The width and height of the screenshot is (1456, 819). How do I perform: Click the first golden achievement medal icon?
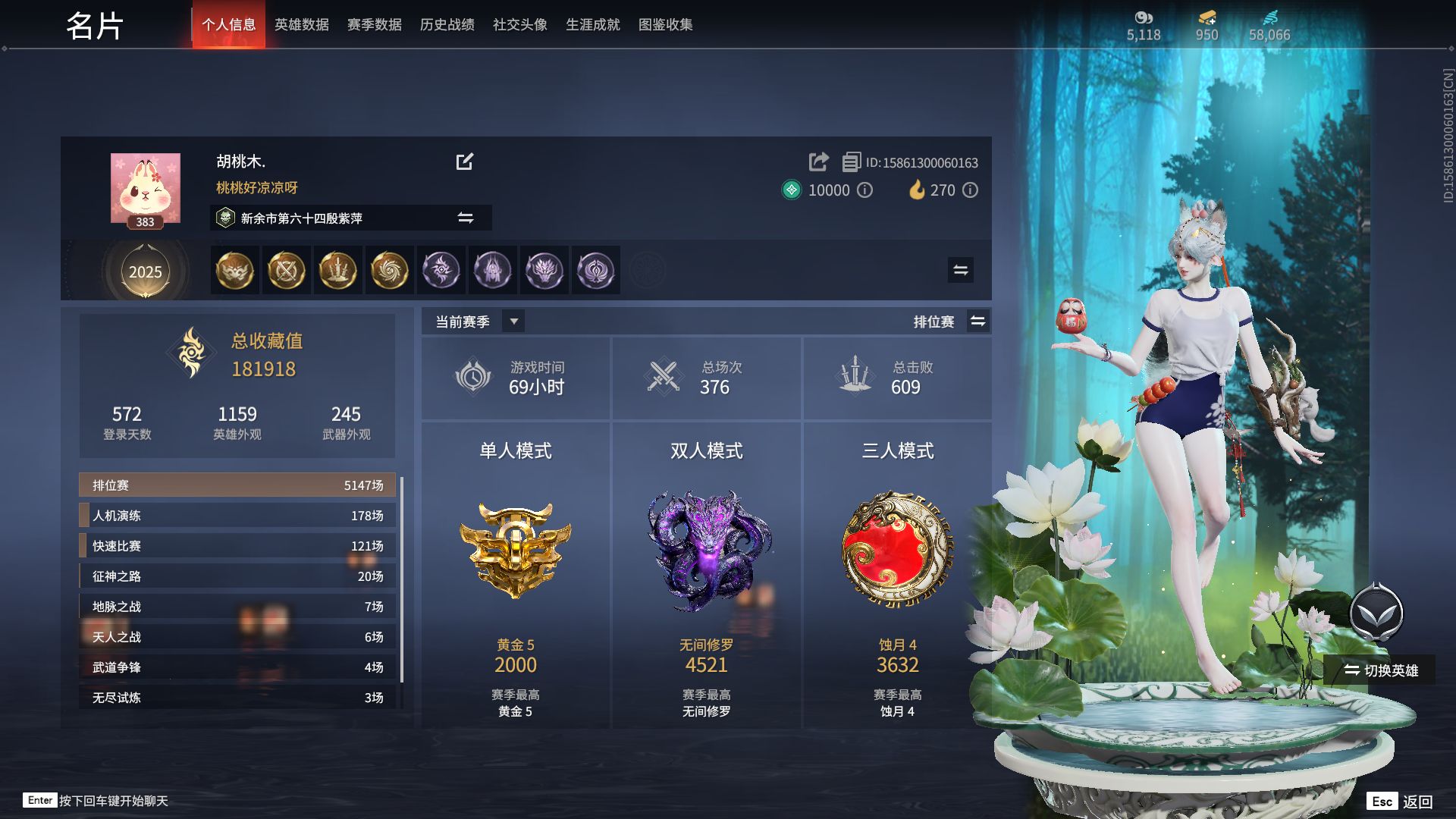pos(234,270)
